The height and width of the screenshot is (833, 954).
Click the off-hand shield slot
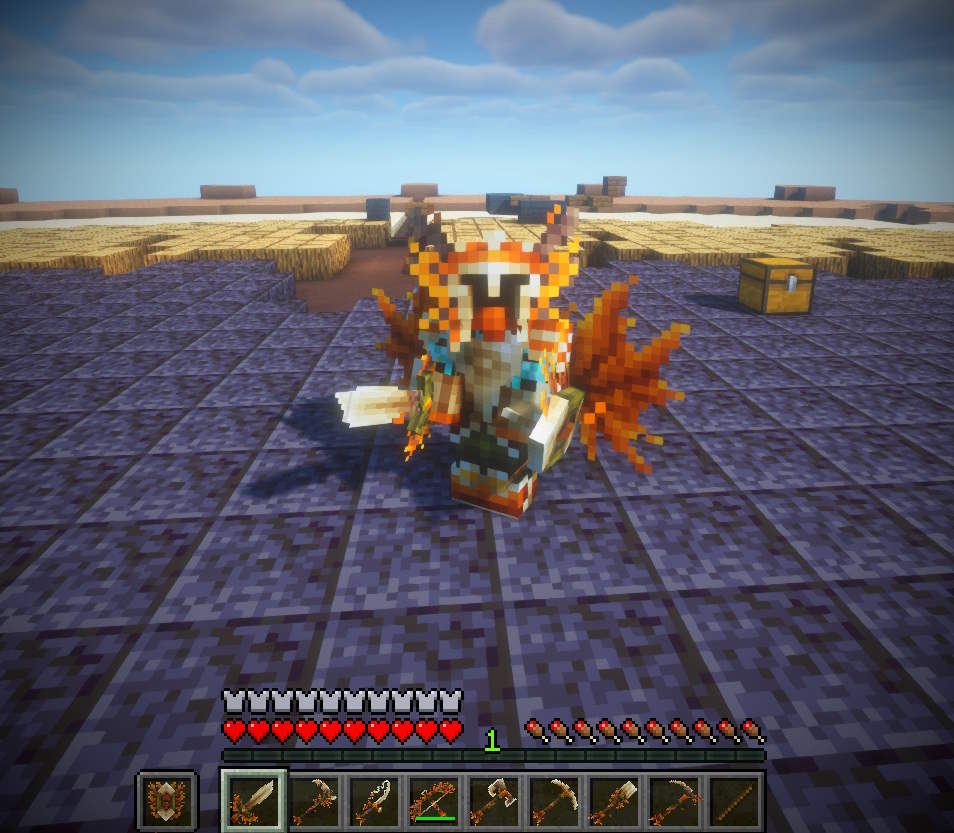tap(166, 800)
